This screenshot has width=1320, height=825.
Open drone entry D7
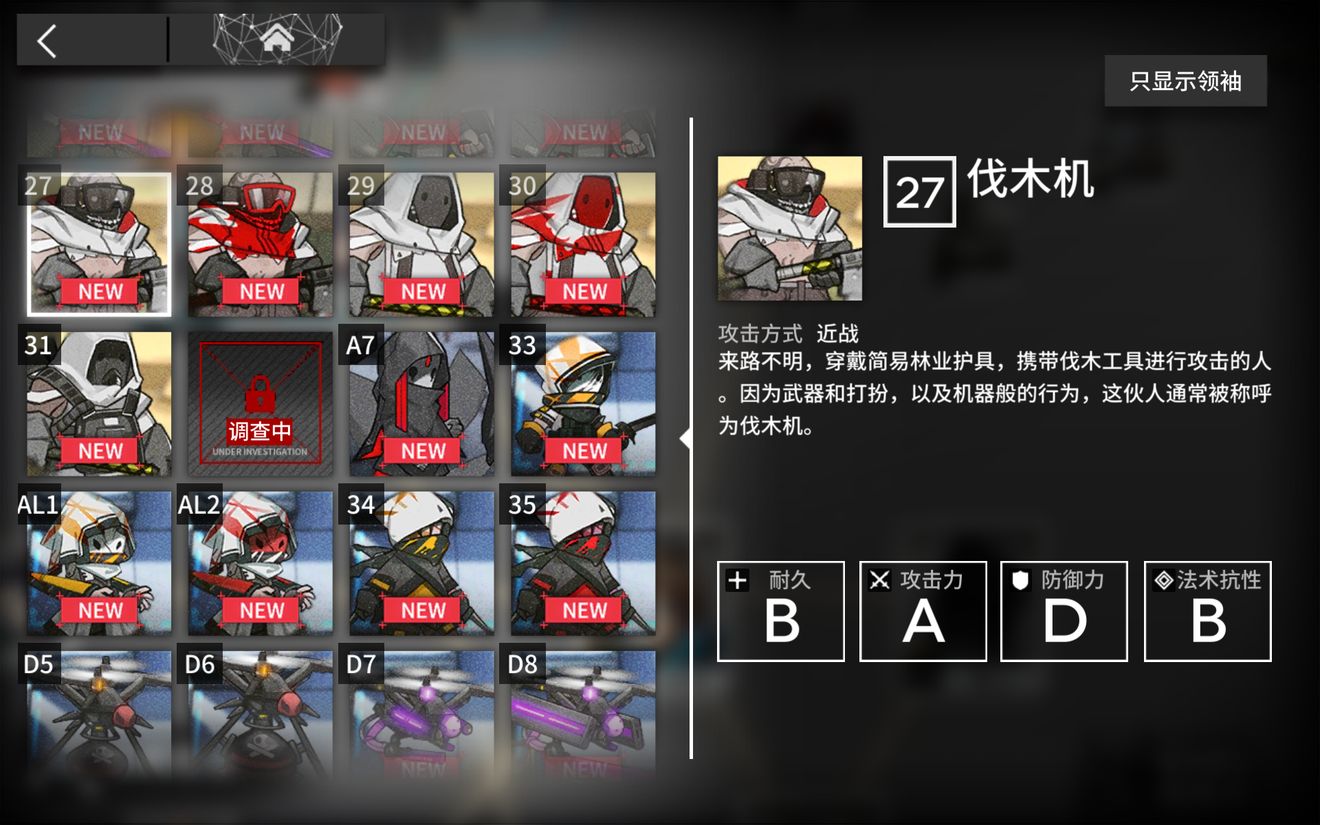[x=420, y=715]
